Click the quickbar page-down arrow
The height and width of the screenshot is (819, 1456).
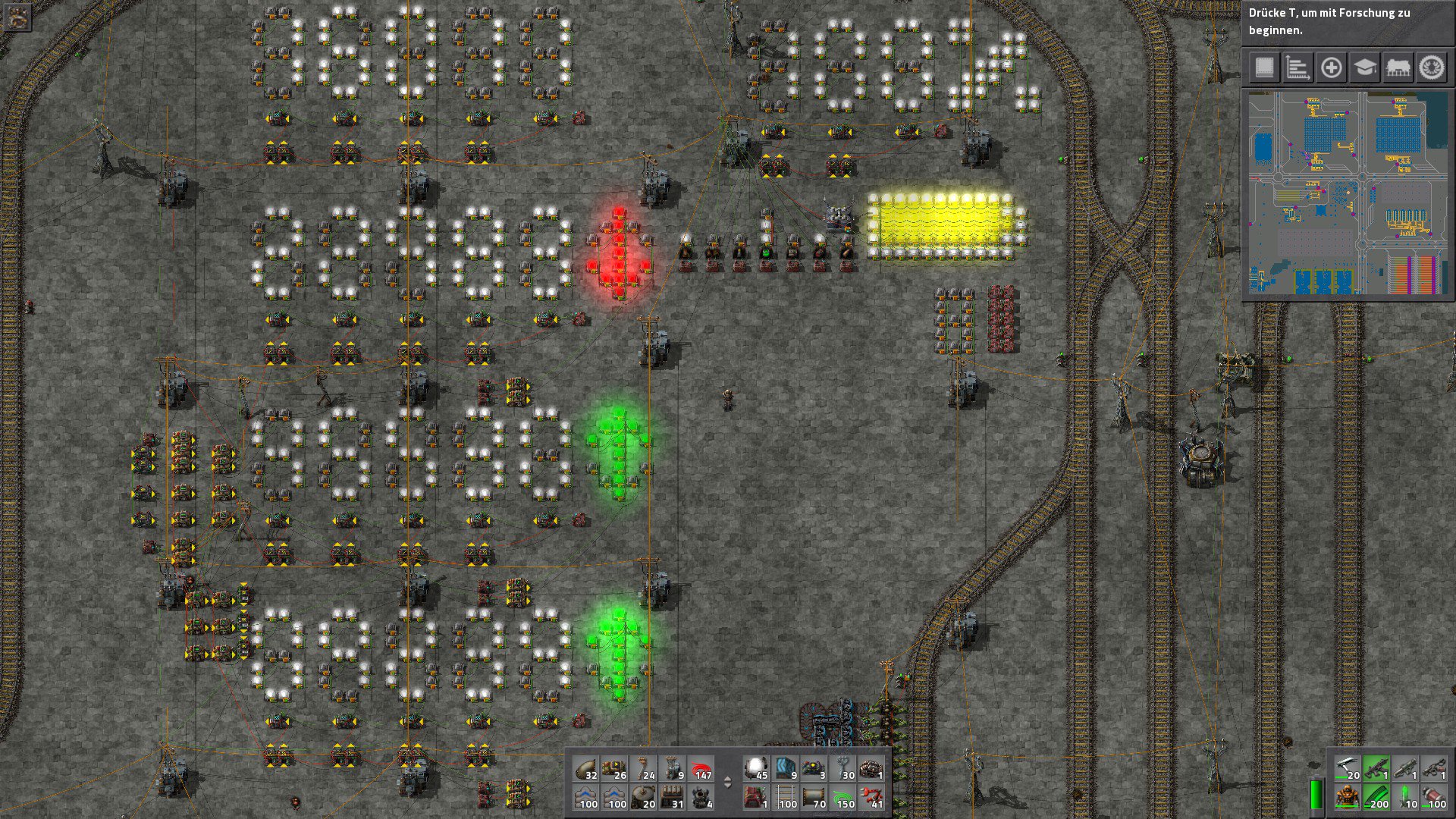[x=728, y=786]
